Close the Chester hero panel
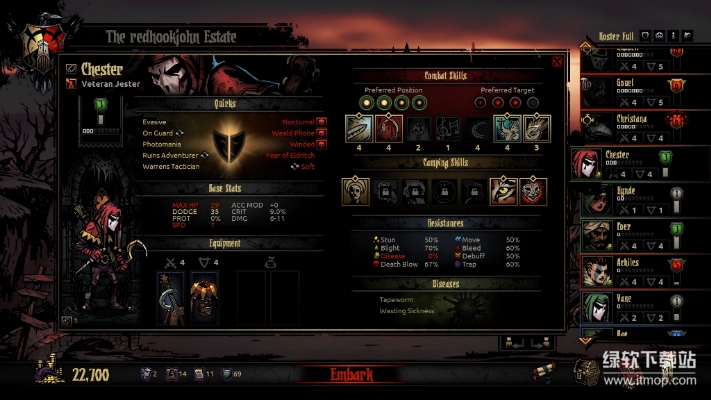The width and height of the screenshot is (711, 400). [557, 60]
